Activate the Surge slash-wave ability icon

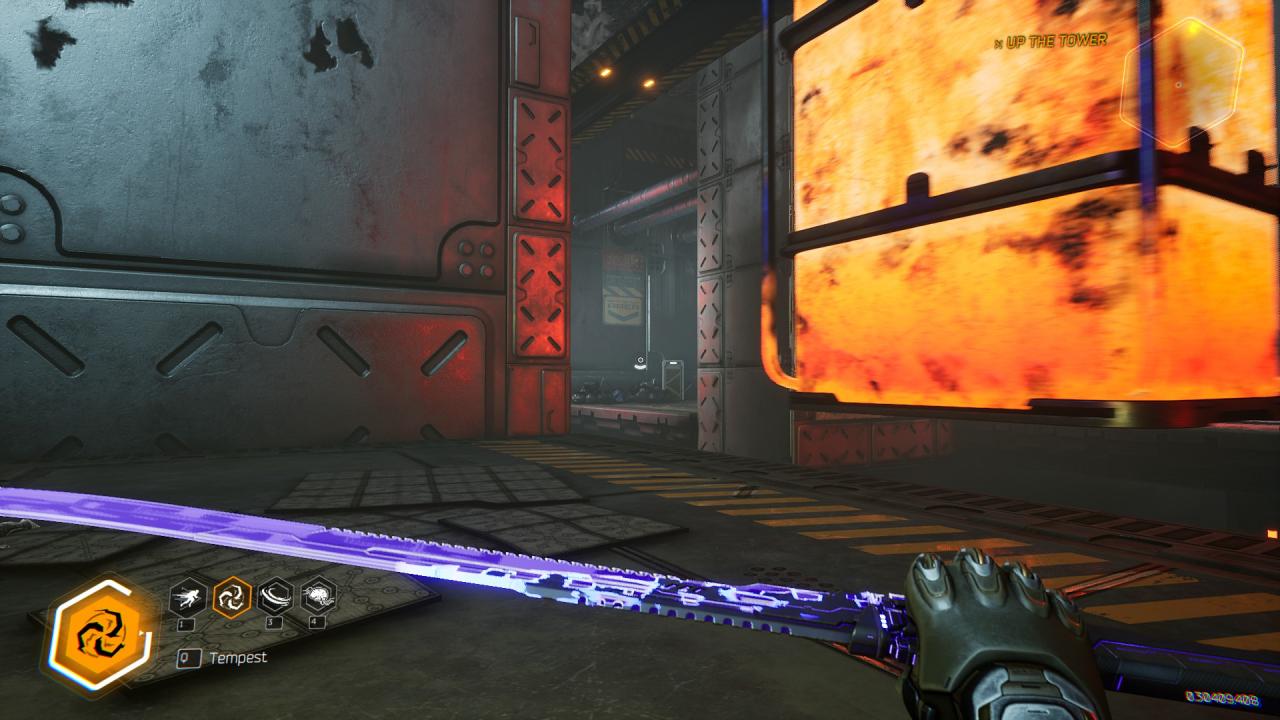tap(275, 597)
